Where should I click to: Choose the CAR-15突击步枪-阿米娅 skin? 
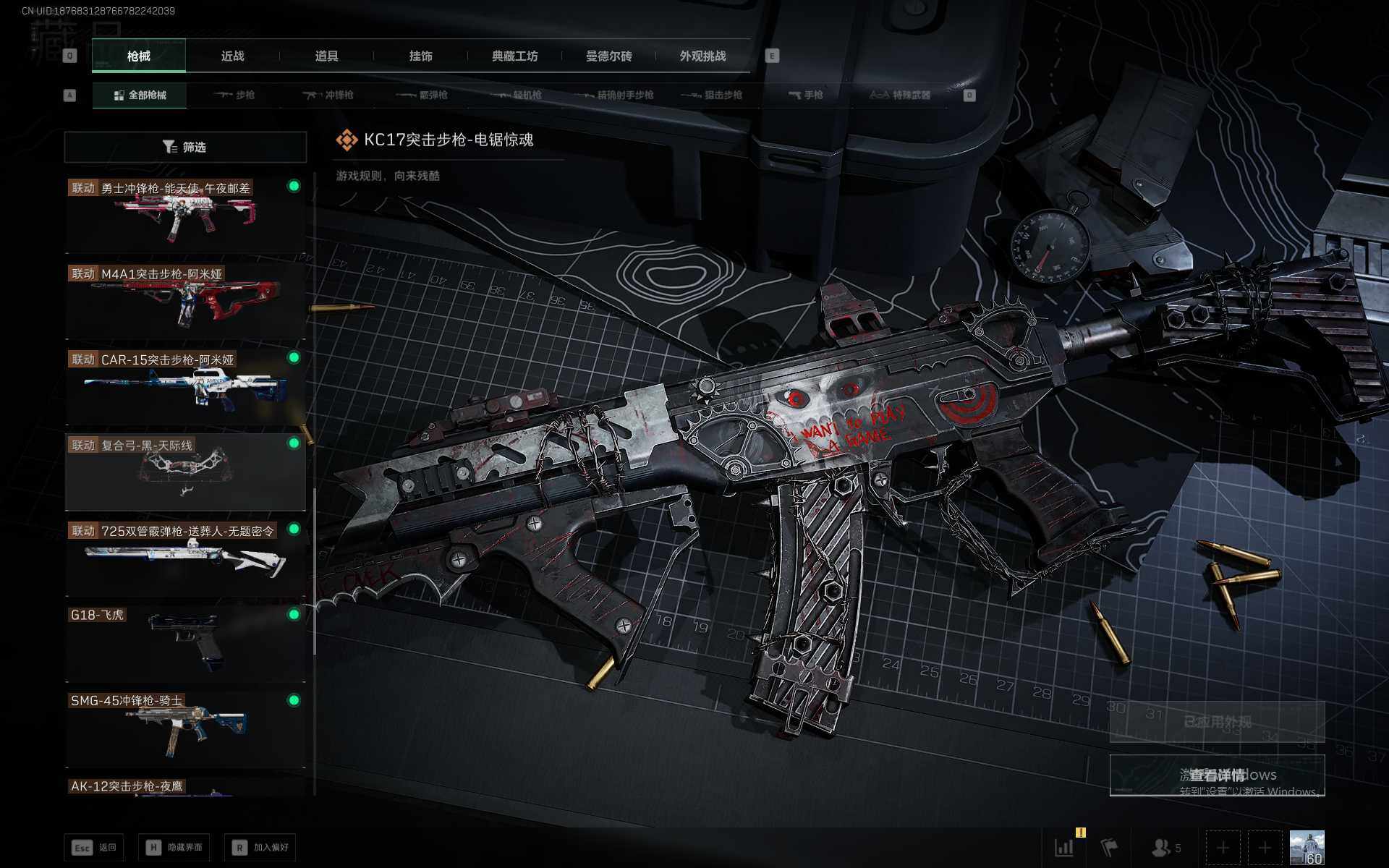click(185, 386)
